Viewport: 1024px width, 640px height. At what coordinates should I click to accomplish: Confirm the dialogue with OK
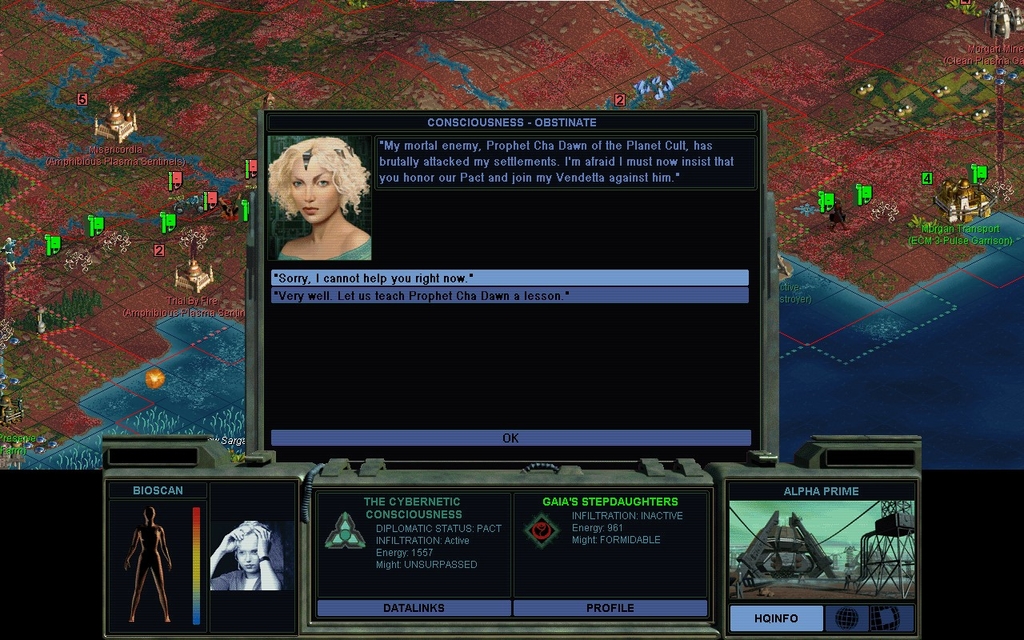pos(510,438)
